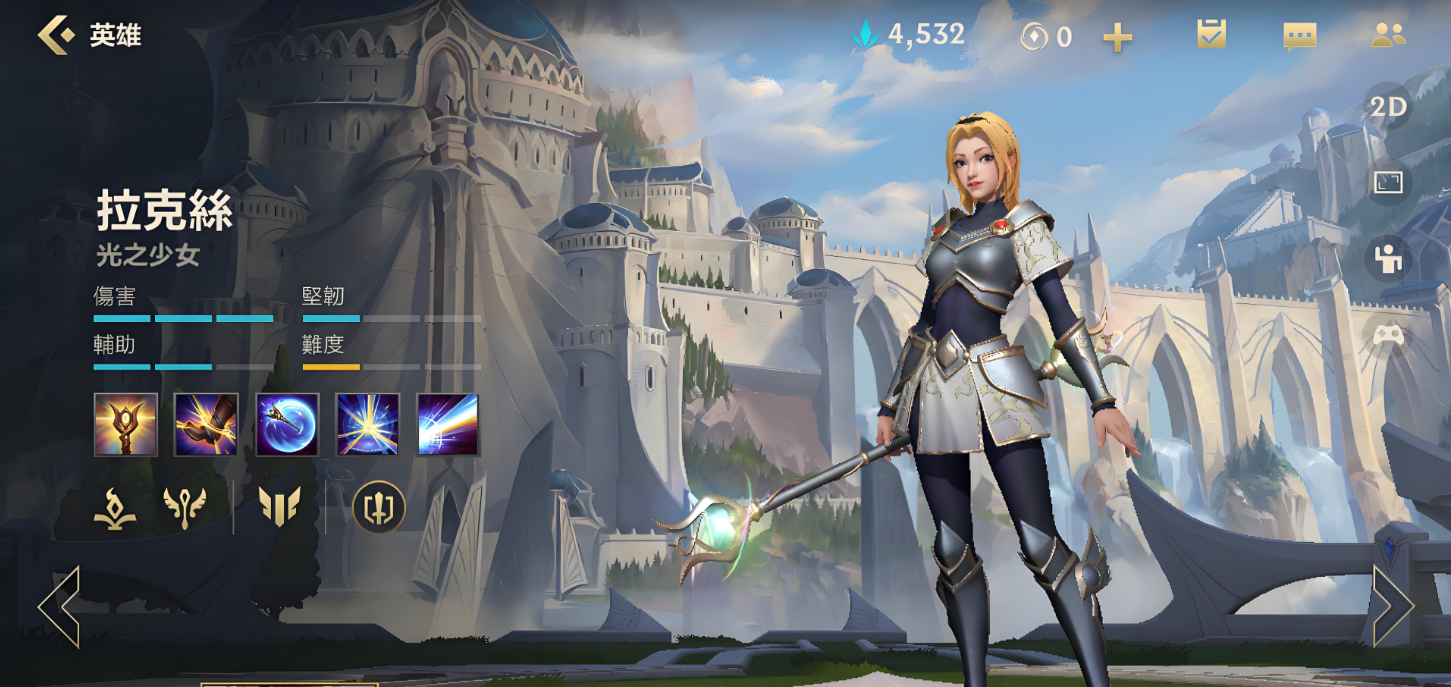Select the golden-ringed hand binding ability
Screen dimensions: 1451x687
pyautogui.click(x=206, y=424)
